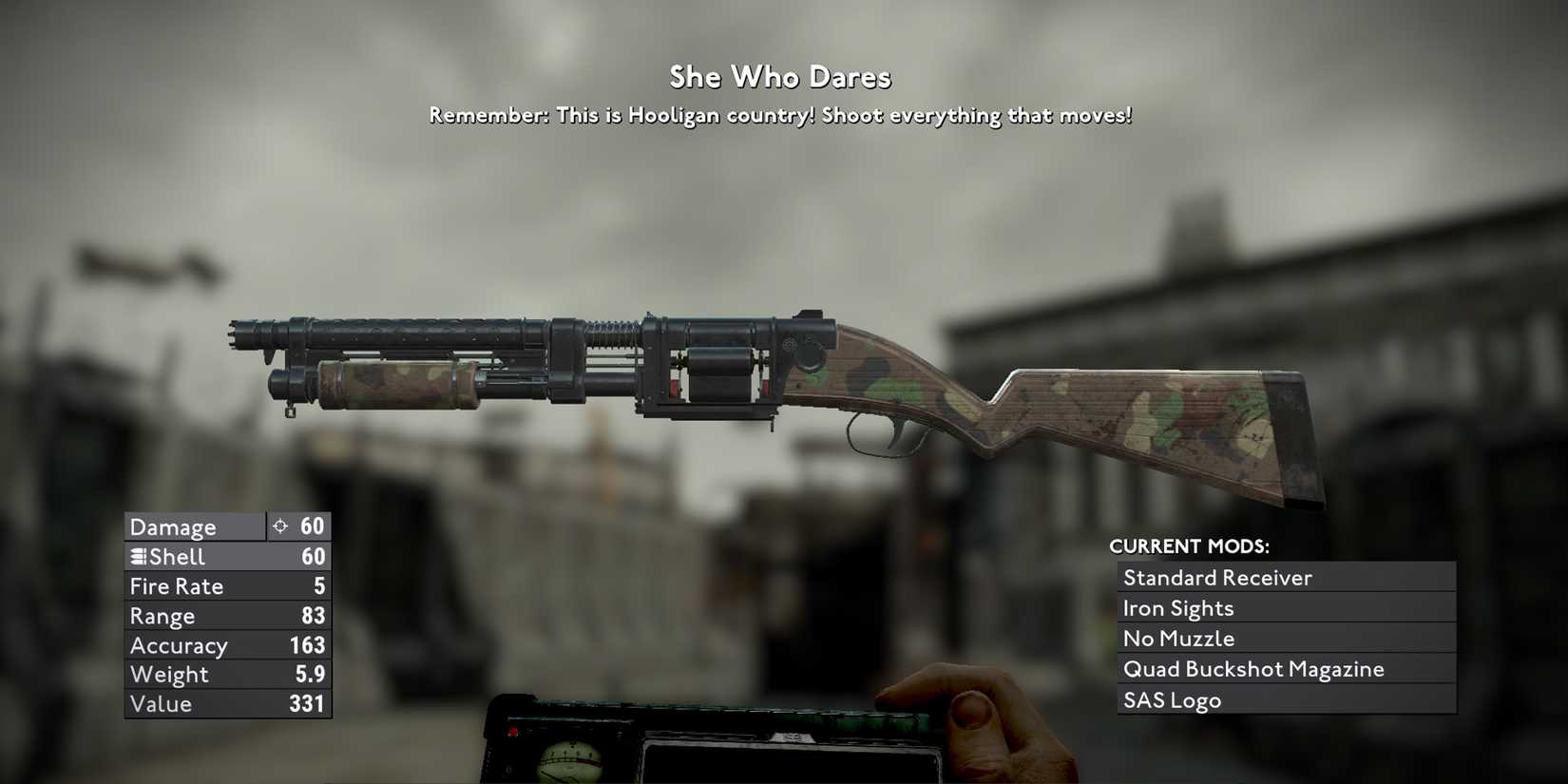The height and width of the screenshot is (784, 1568).
Task: Expand the Standard Receiver mod entry
Action: (1285, 577)
